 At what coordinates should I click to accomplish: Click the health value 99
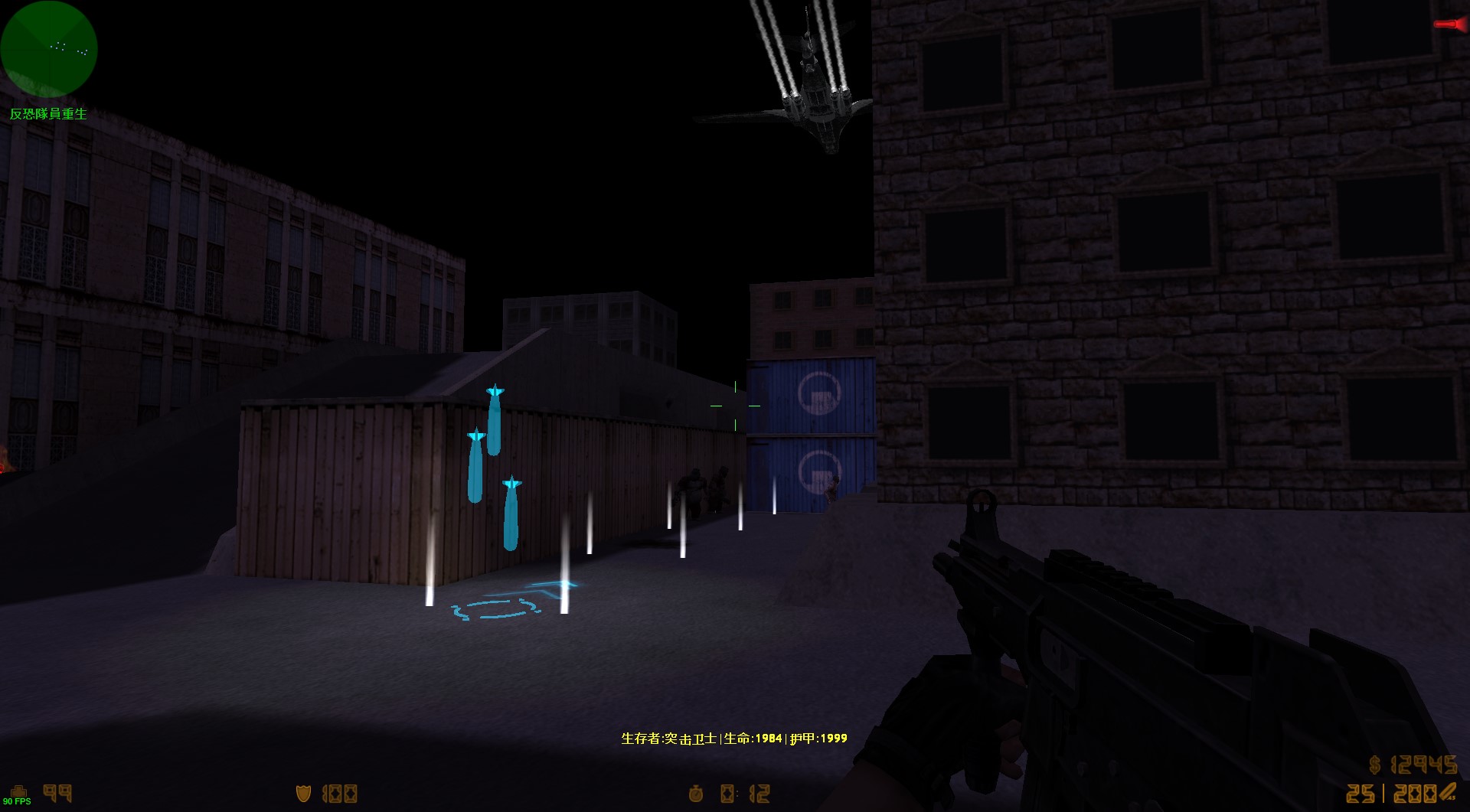point(57,791)
